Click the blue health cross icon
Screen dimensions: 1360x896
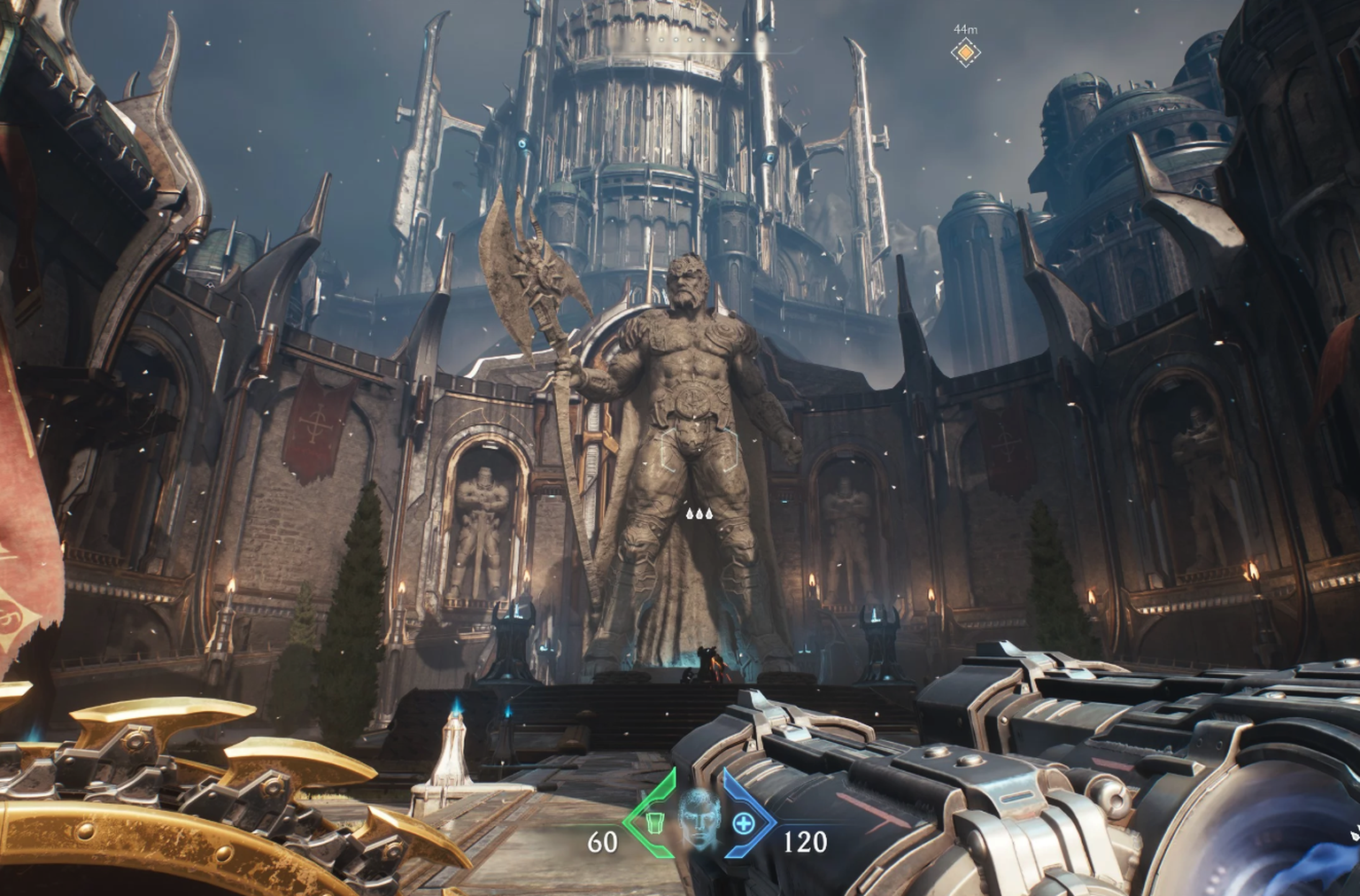[744, 824]
